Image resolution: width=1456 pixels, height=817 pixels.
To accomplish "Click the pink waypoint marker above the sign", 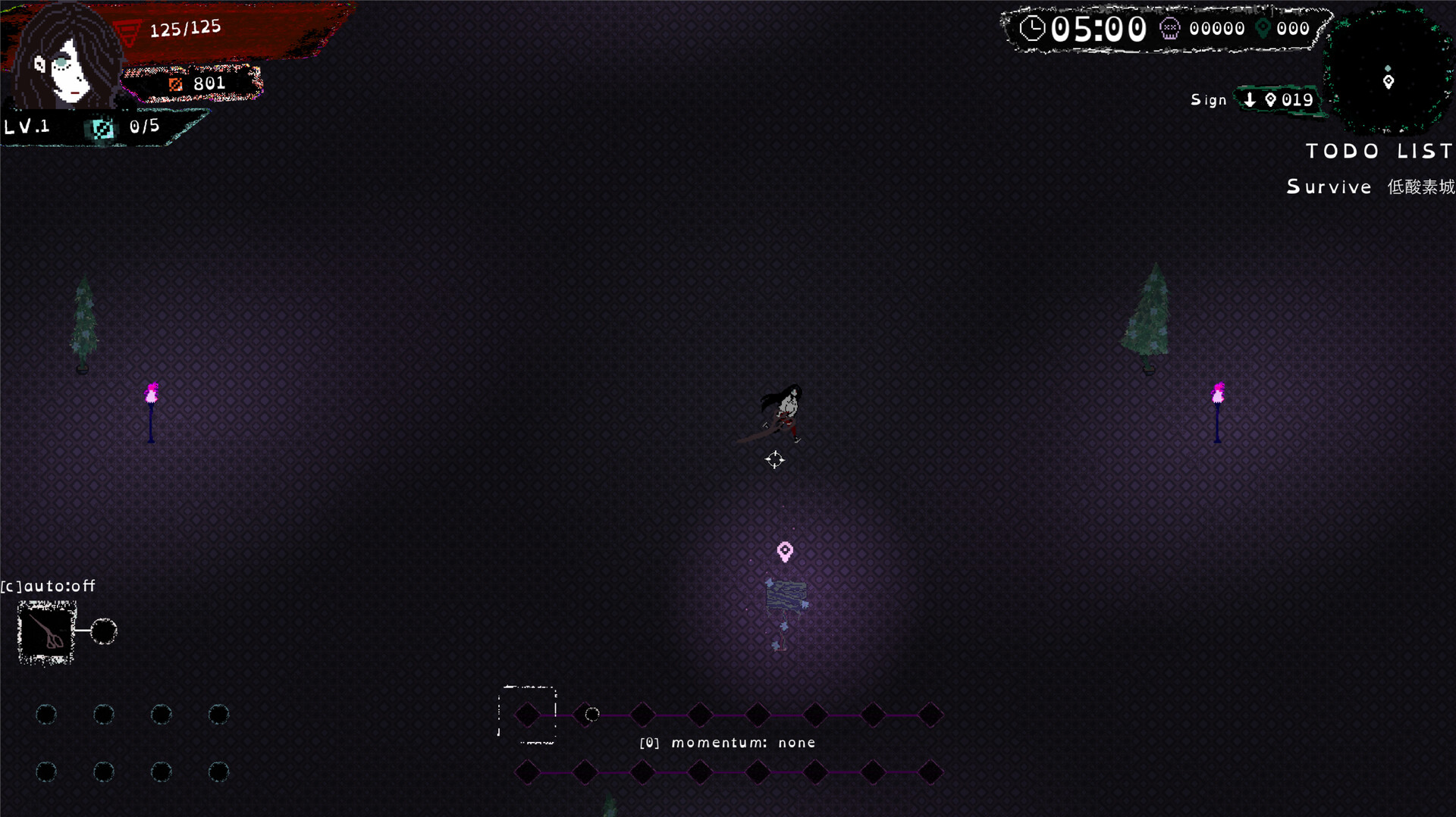I will point(785,552).
